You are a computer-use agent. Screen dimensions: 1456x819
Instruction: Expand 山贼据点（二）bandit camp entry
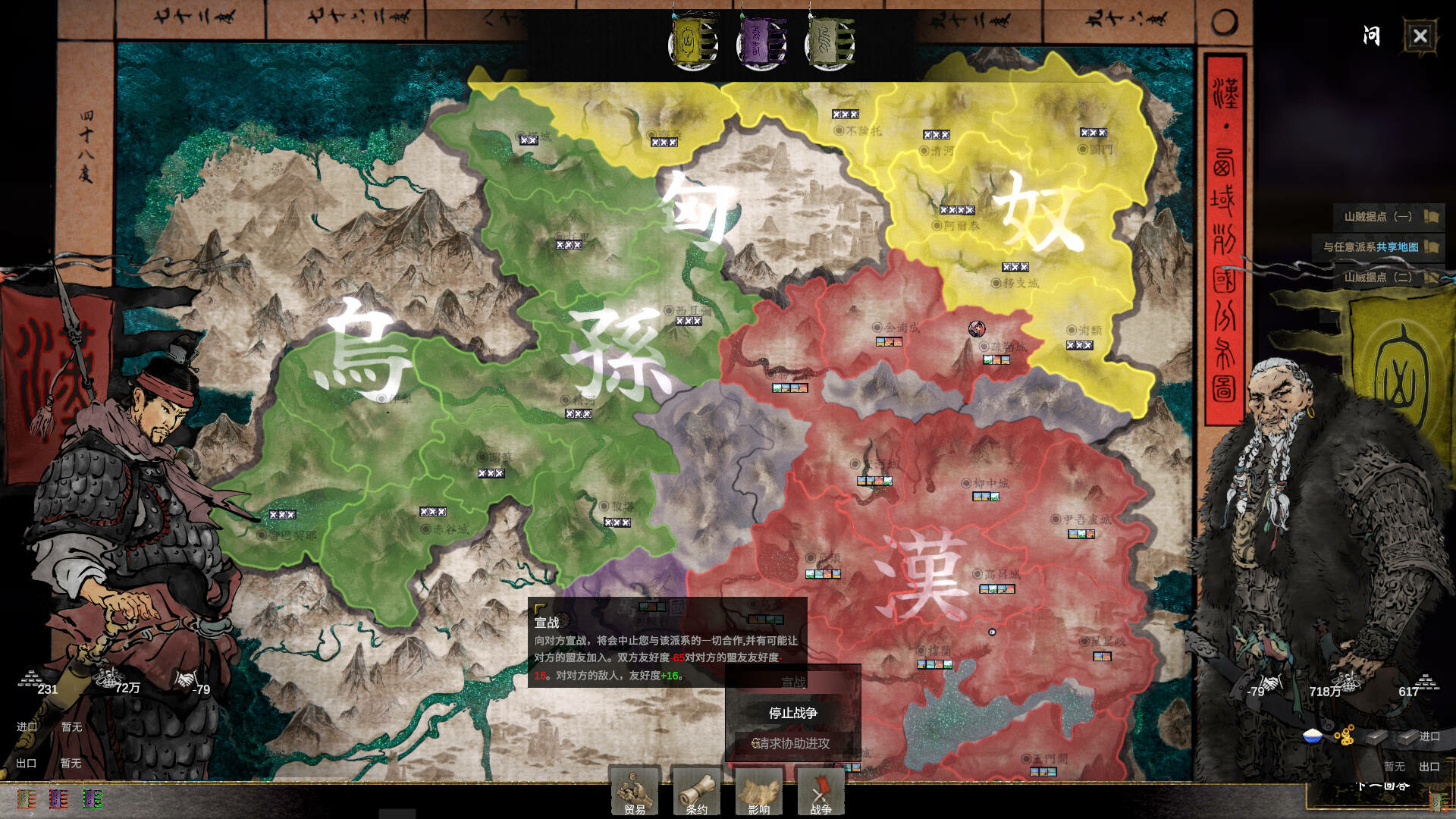pos(1378,278)
